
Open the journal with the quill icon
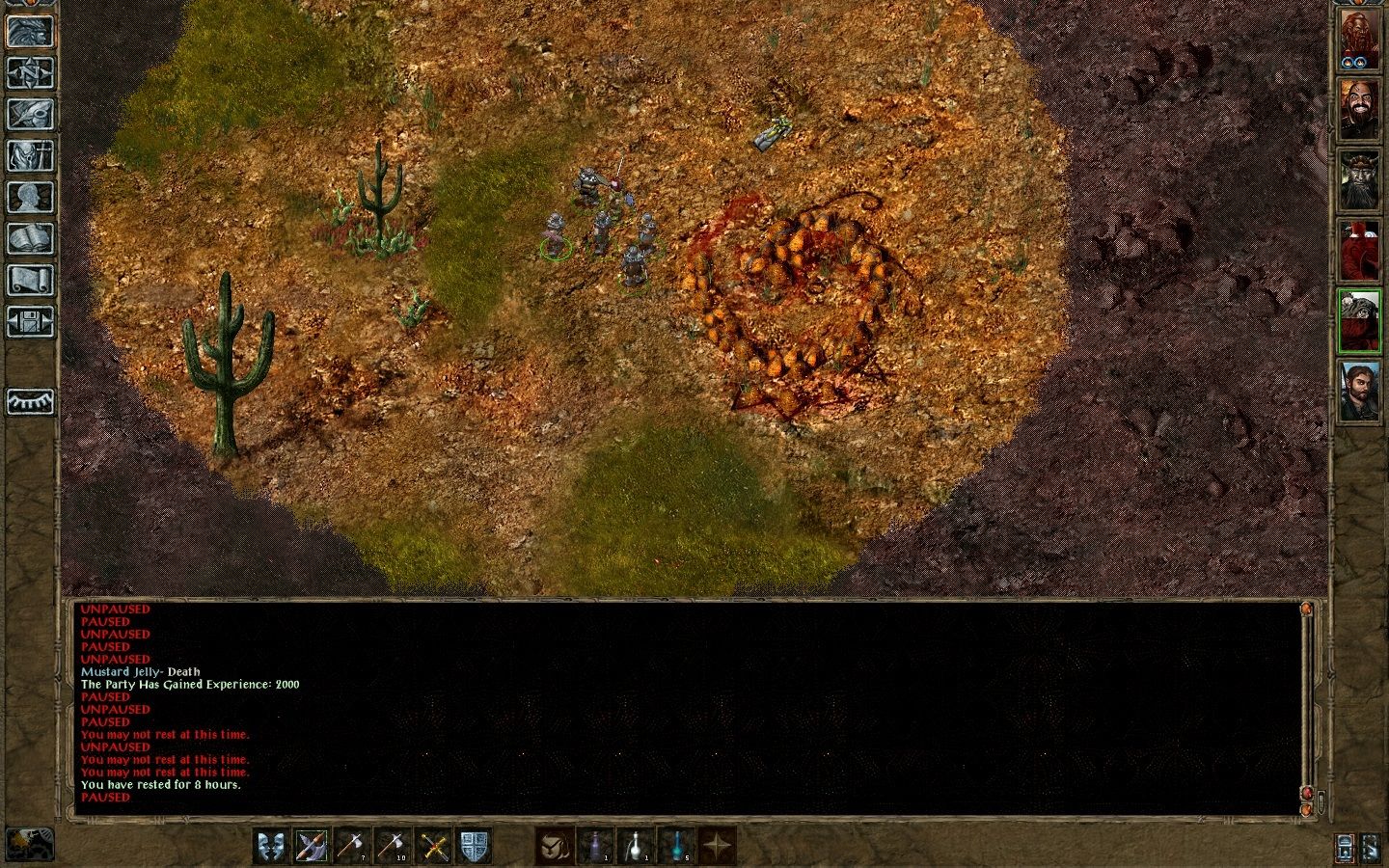tap(31, 116)
